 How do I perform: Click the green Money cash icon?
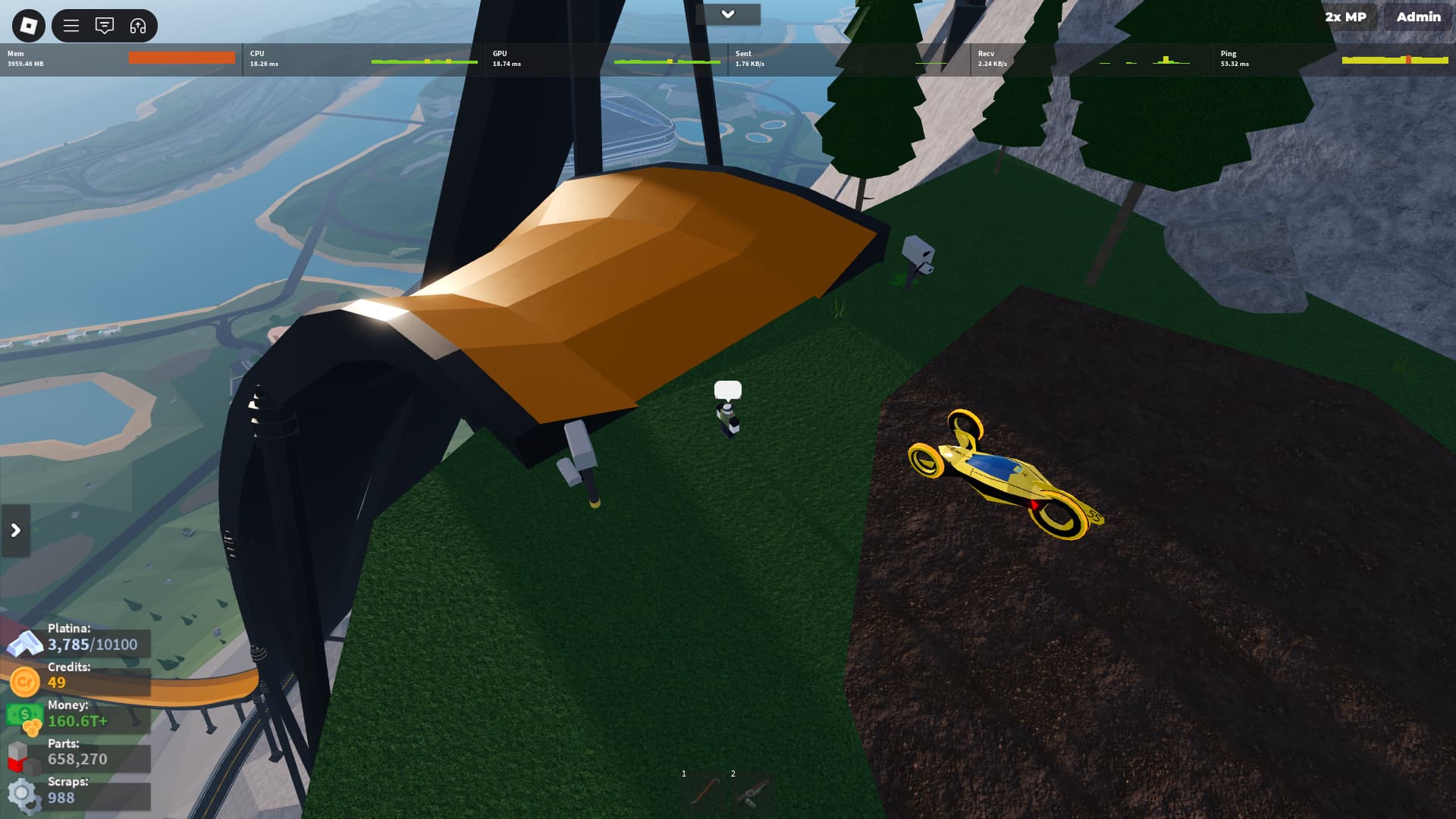click(x=24, y=717)
